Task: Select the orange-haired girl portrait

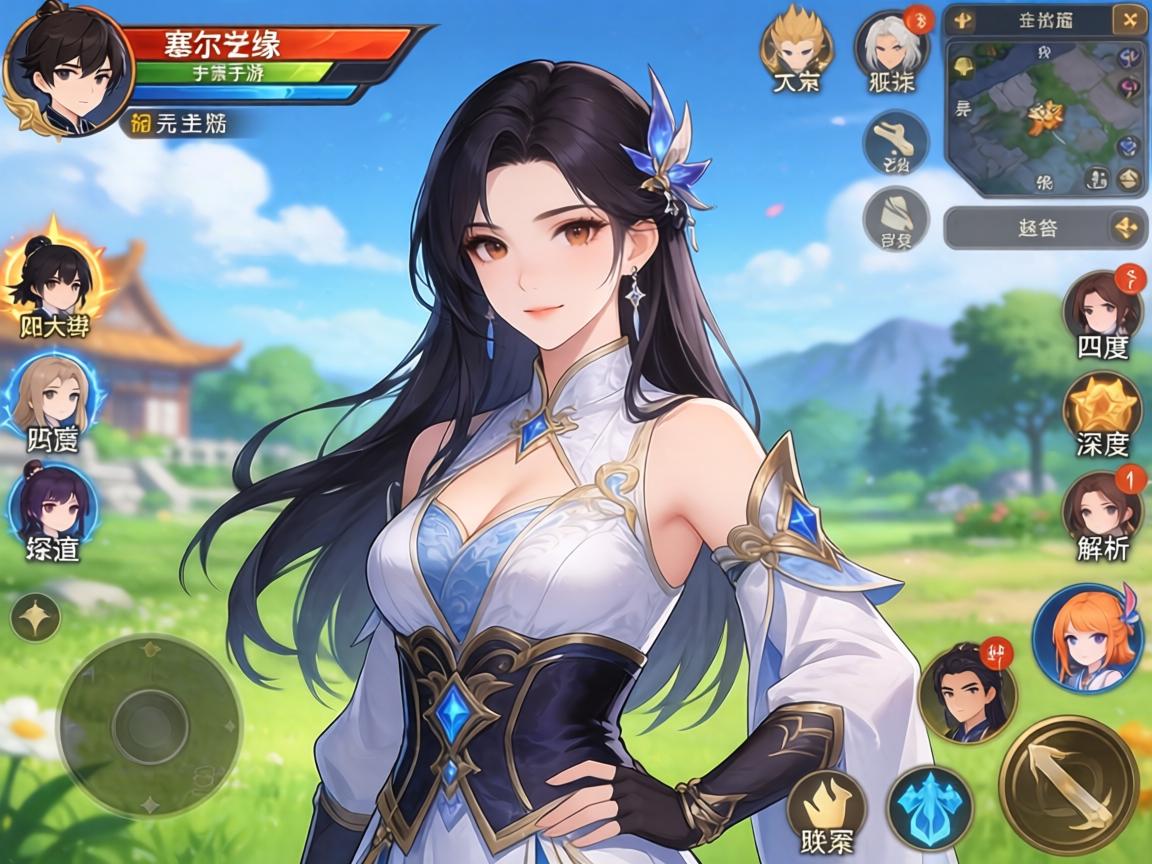Action: pyautogui.click(x=1087, y=638)
